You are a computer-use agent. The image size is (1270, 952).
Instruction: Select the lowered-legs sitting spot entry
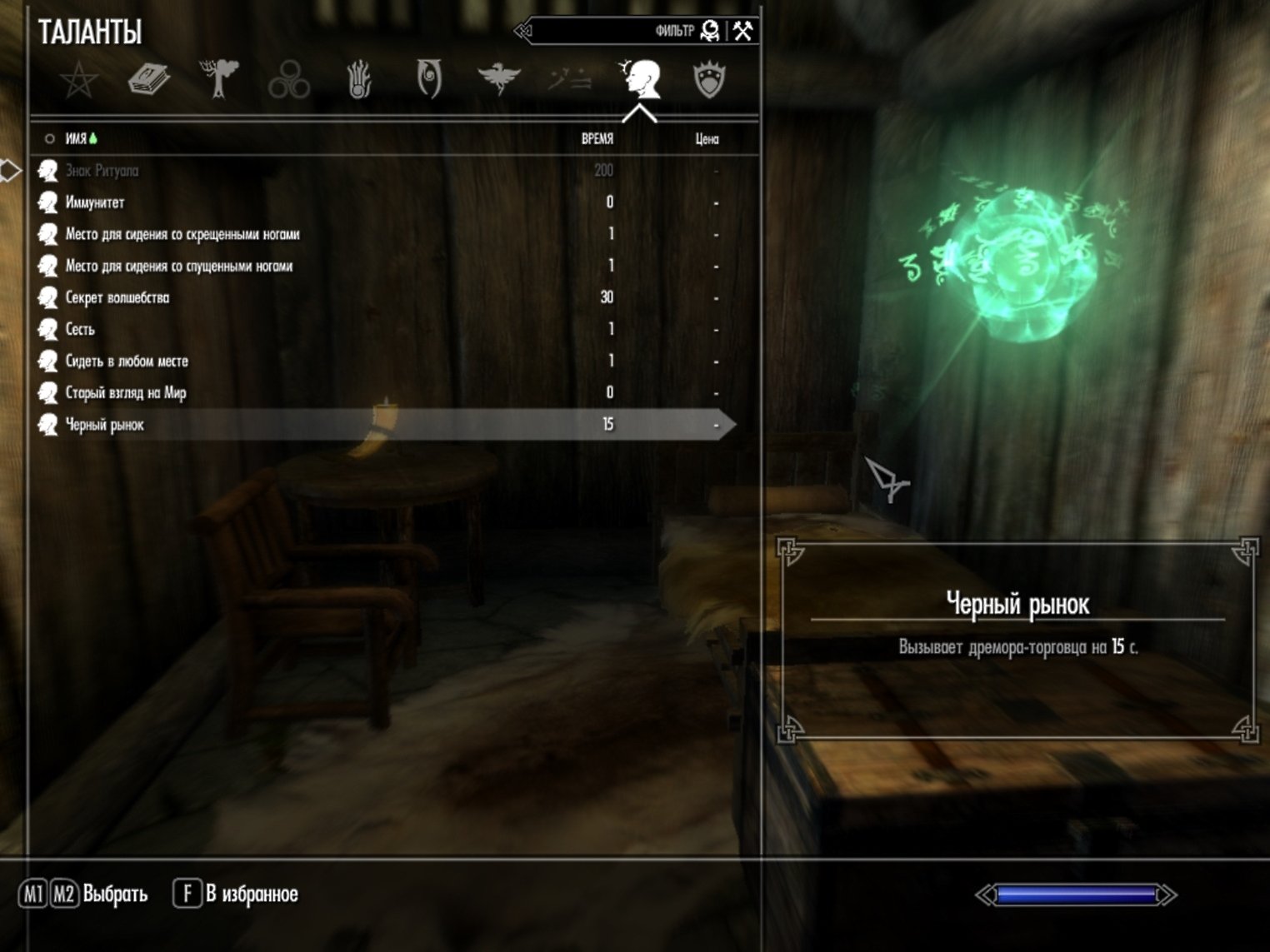[x=179, y=266]
